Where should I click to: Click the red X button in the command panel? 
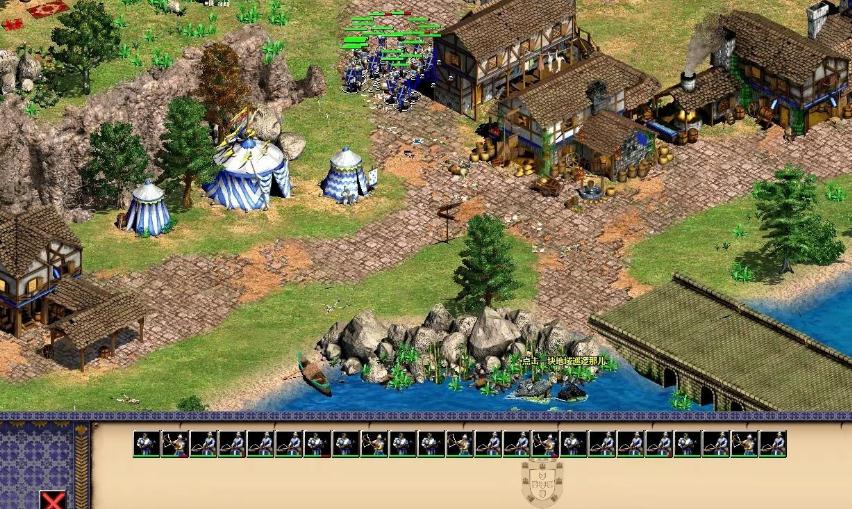(x=53, y=500)
